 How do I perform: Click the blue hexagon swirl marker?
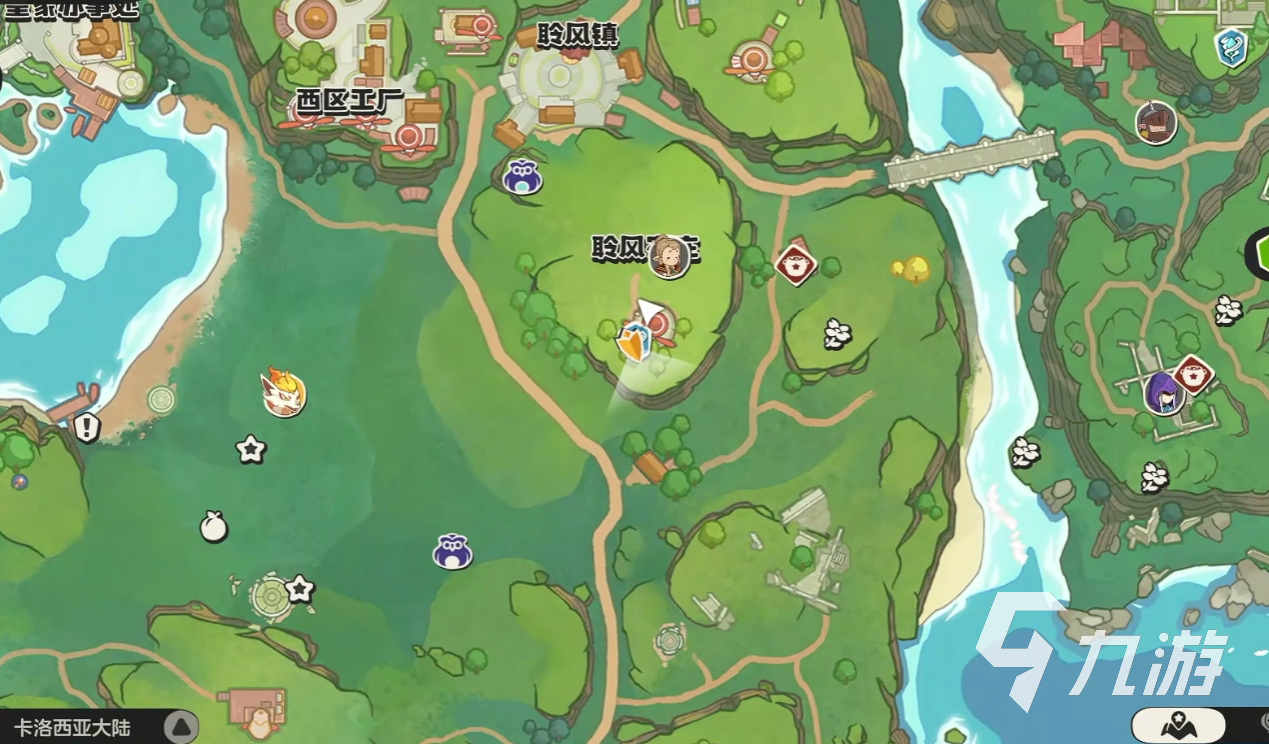click(1232, 48)
